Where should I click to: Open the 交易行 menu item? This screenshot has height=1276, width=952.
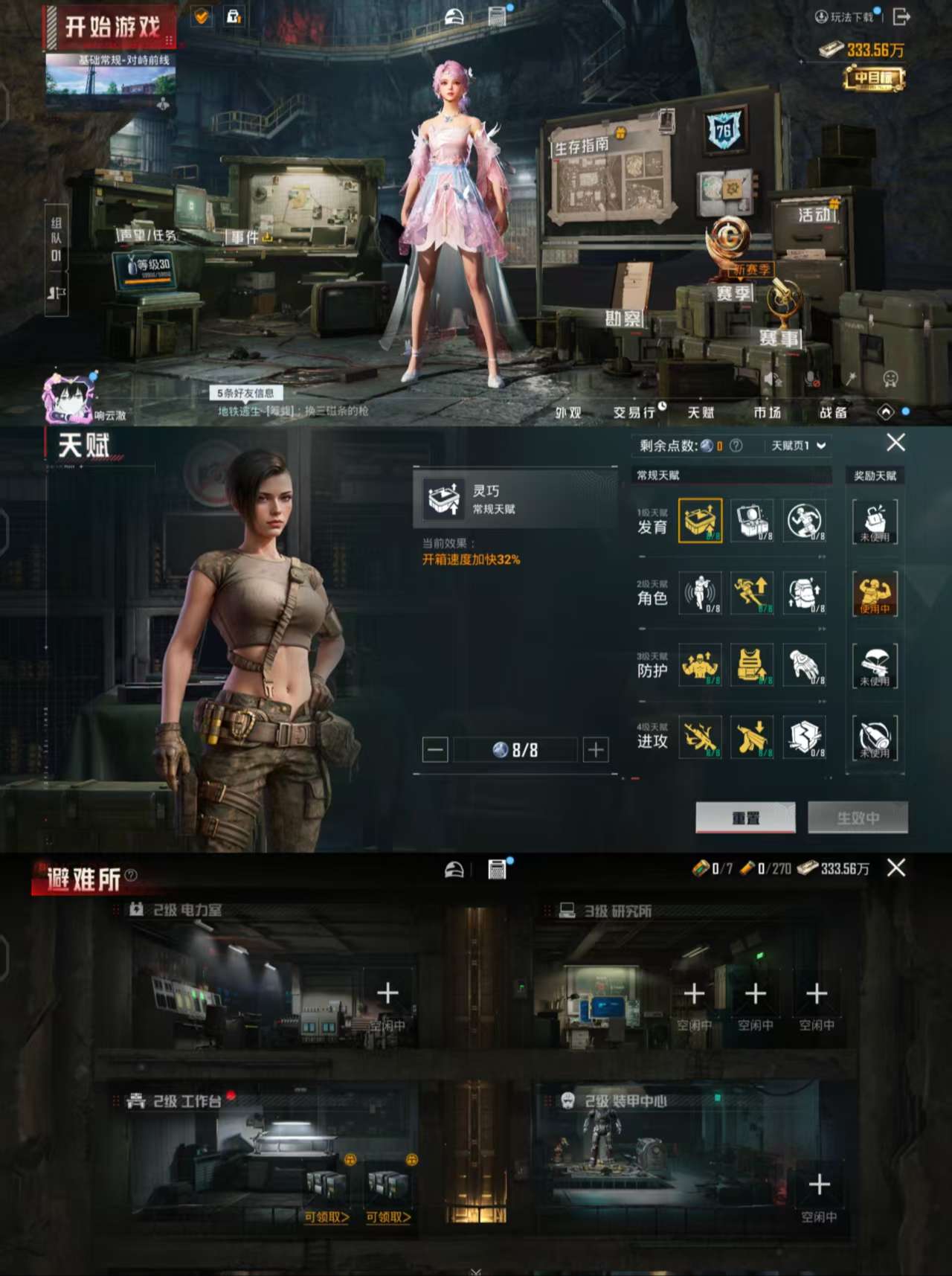point(636,411)
